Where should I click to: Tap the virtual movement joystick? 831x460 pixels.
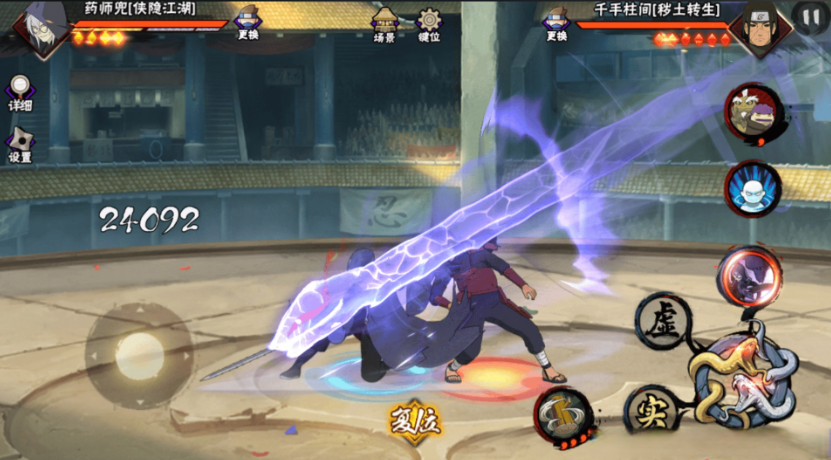(x=139, y=356)
